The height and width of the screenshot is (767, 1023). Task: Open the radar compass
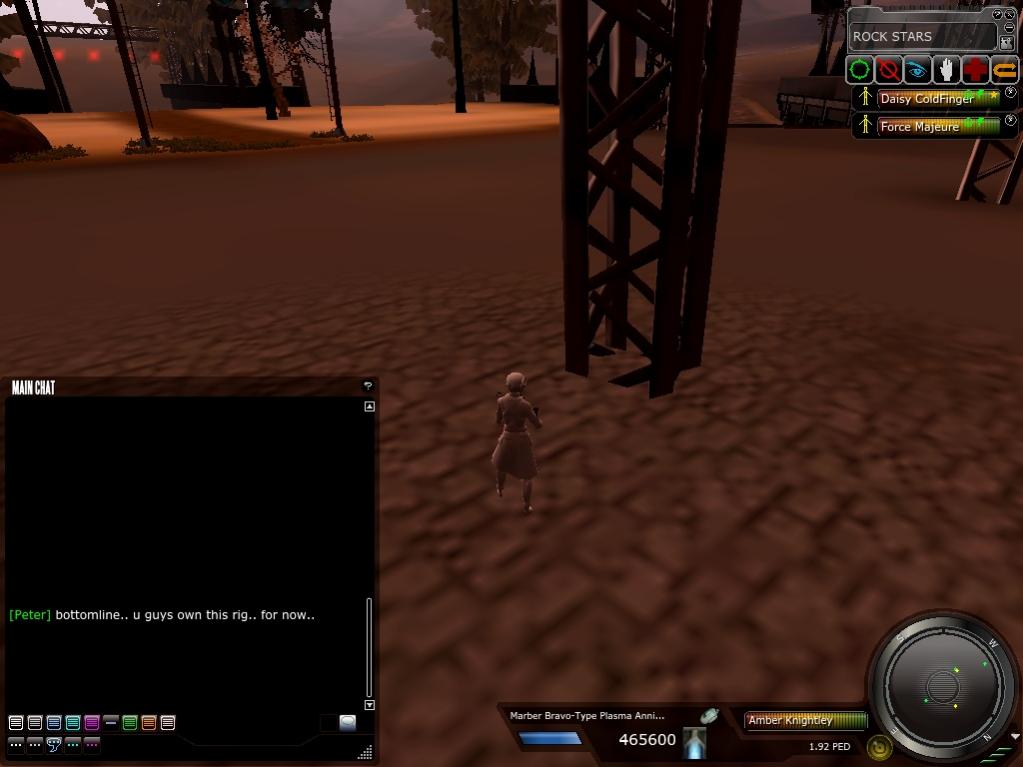(942, 686)
